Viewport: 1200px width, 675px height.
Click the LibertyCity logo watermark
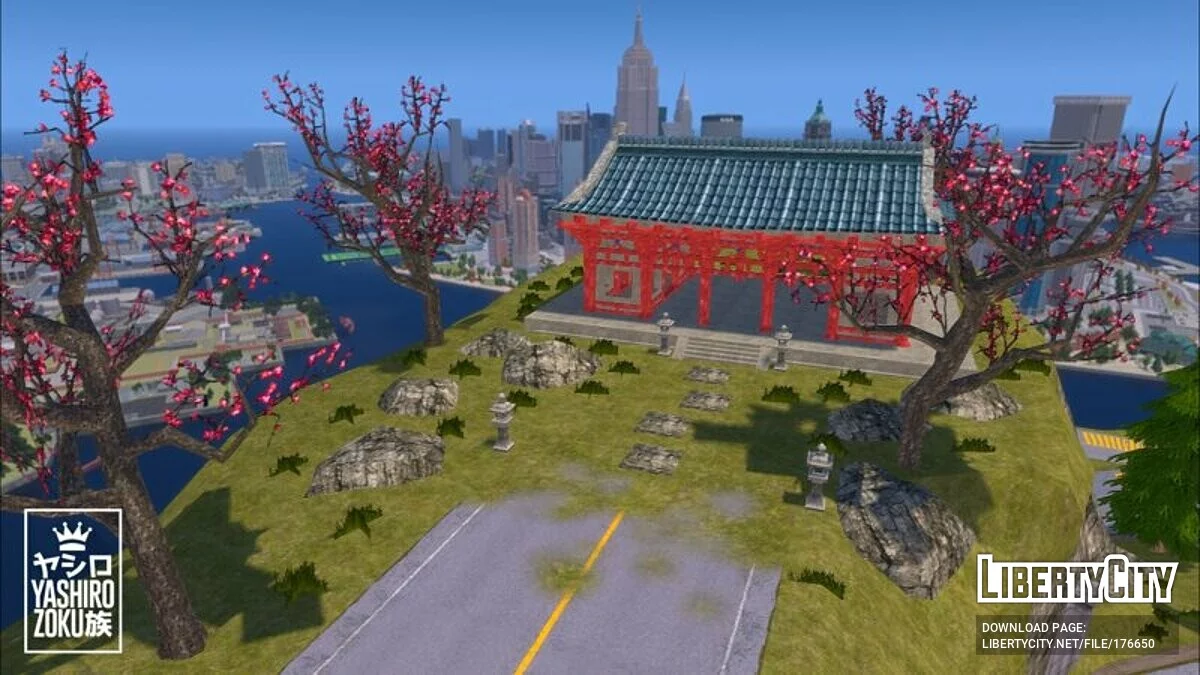pos(1077,580)
